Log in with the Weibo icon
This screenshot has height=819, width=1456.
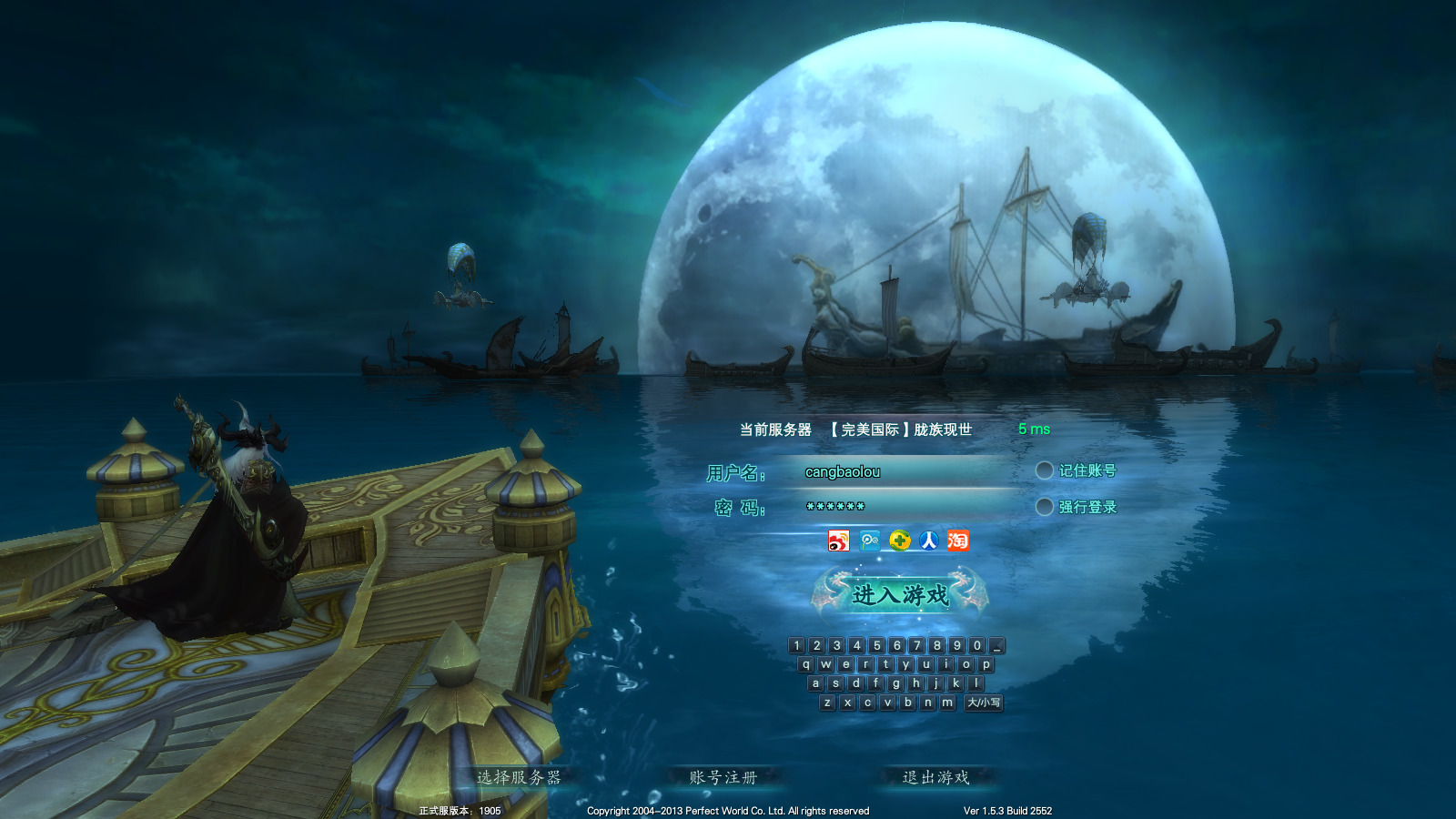tap(838, 541)
